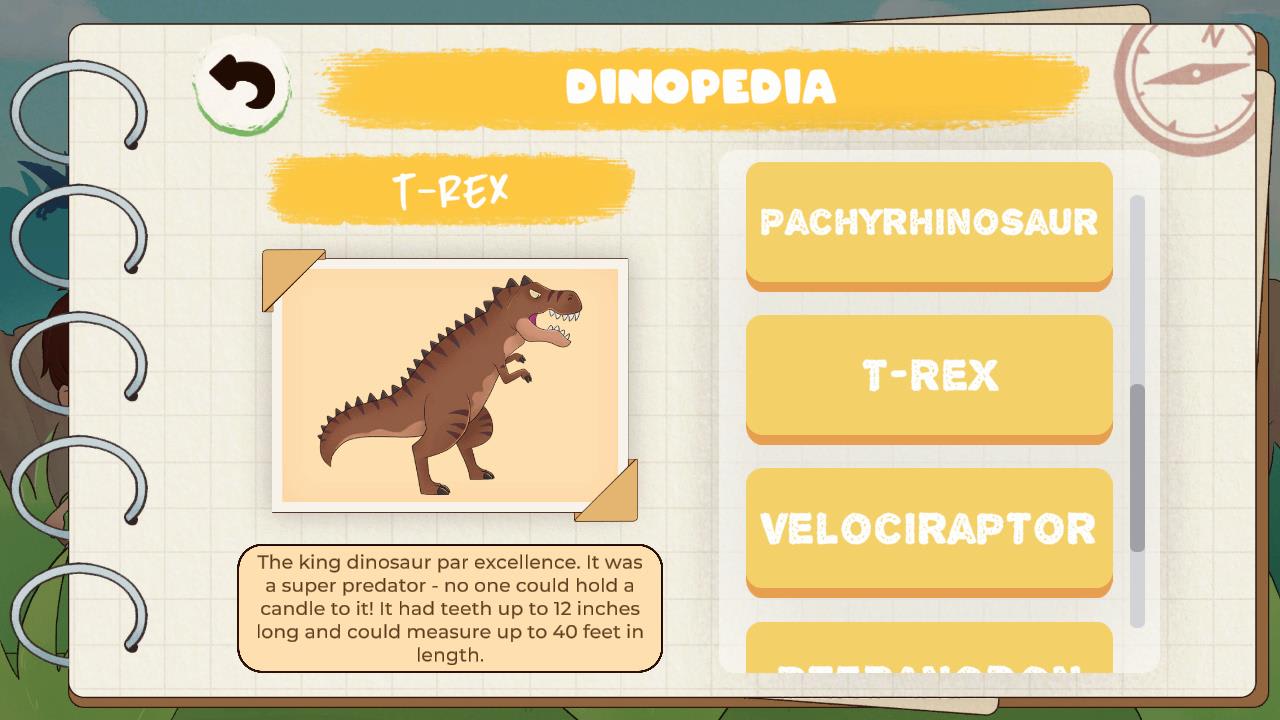This screenshot has height=720, width=1280.
Task: Click the Dinopedia title banner
Action: (700, 87)
